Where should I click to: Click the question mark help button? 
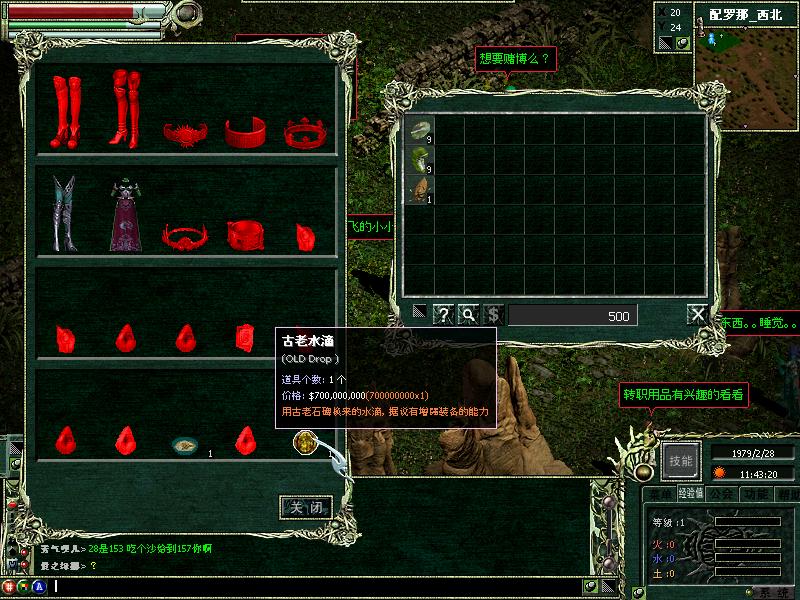tap(443, 315)
